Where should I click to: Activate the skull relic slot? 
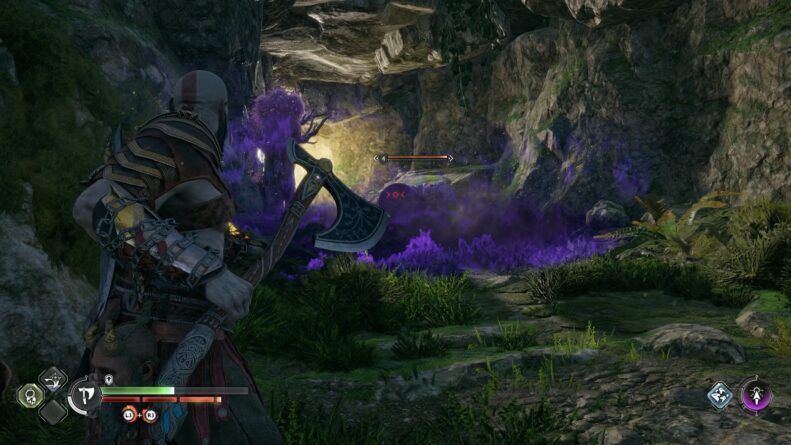[31, 395]
